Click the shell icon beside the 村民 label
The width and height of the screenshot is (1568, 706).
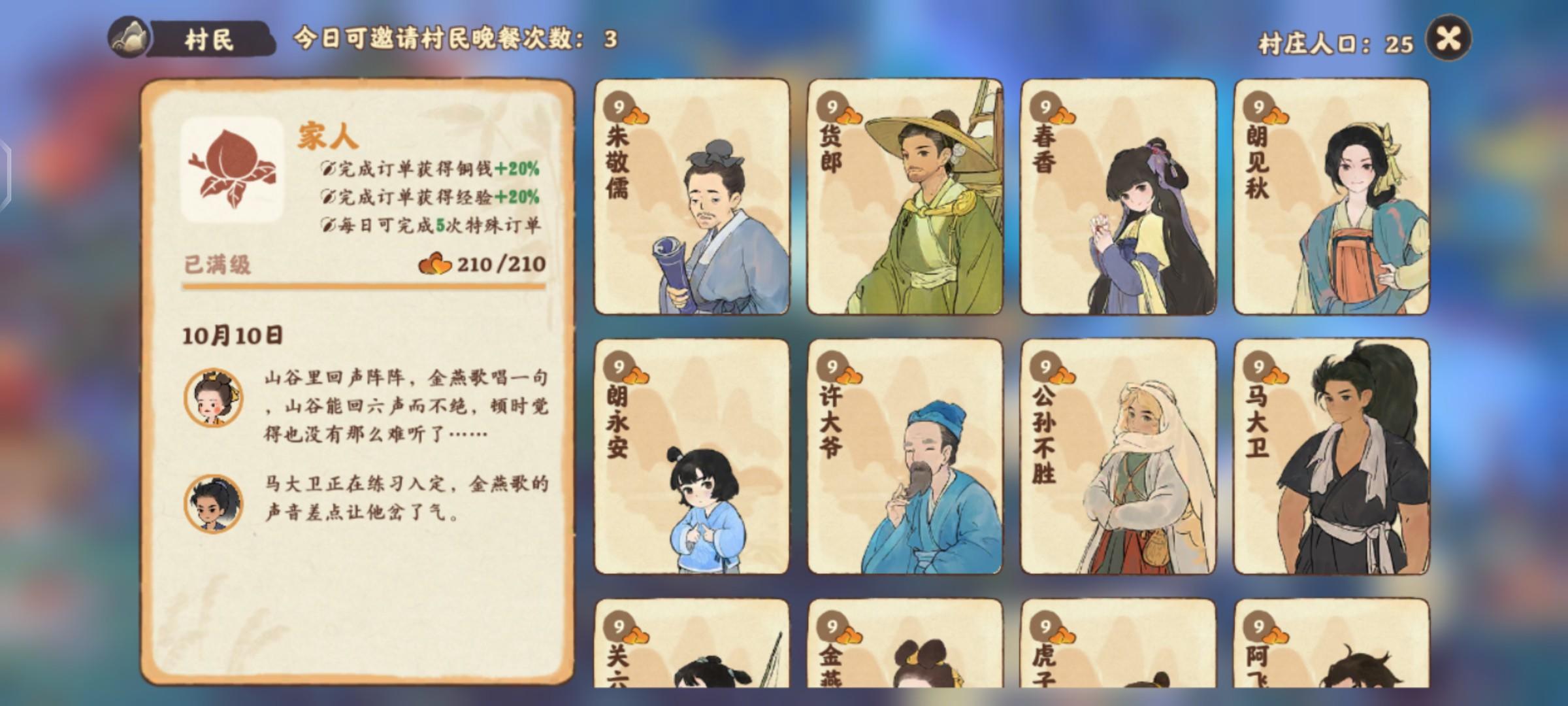tap(128, 38)
